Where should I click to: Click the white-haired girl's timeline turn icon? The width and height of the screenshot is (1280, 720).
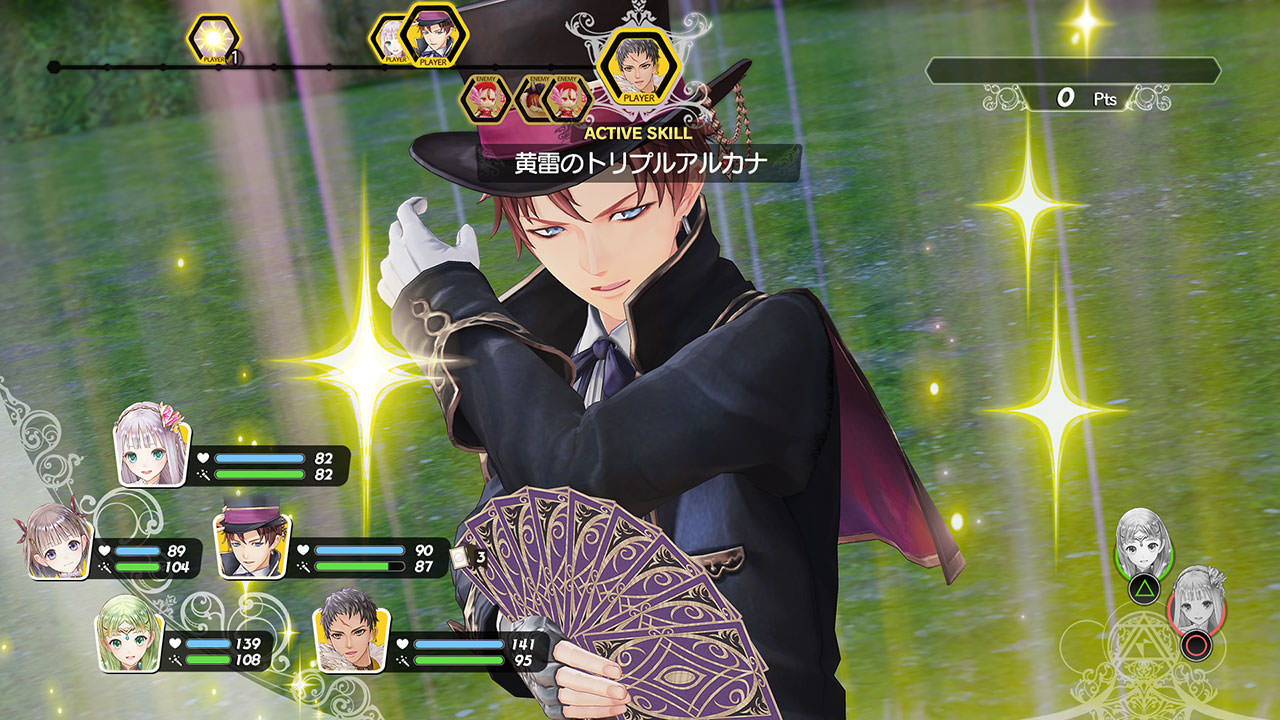(x=388, y=40)
